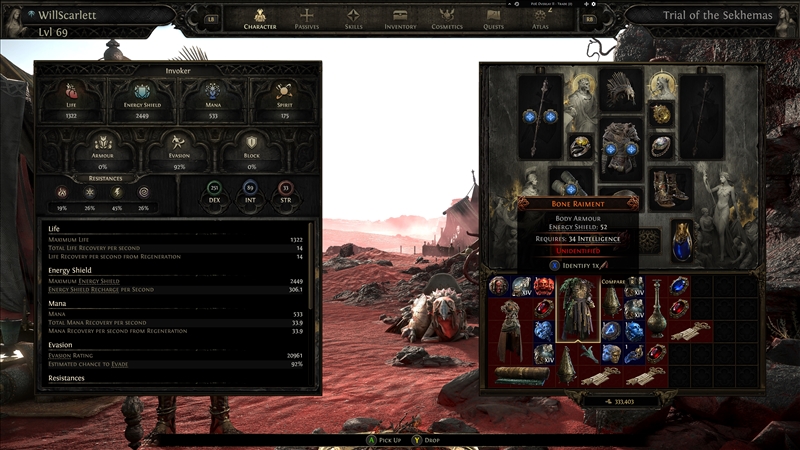Select the equipped feathered helmet slot
The height and width of the screenshot is (450, 800).
point(620,91)
